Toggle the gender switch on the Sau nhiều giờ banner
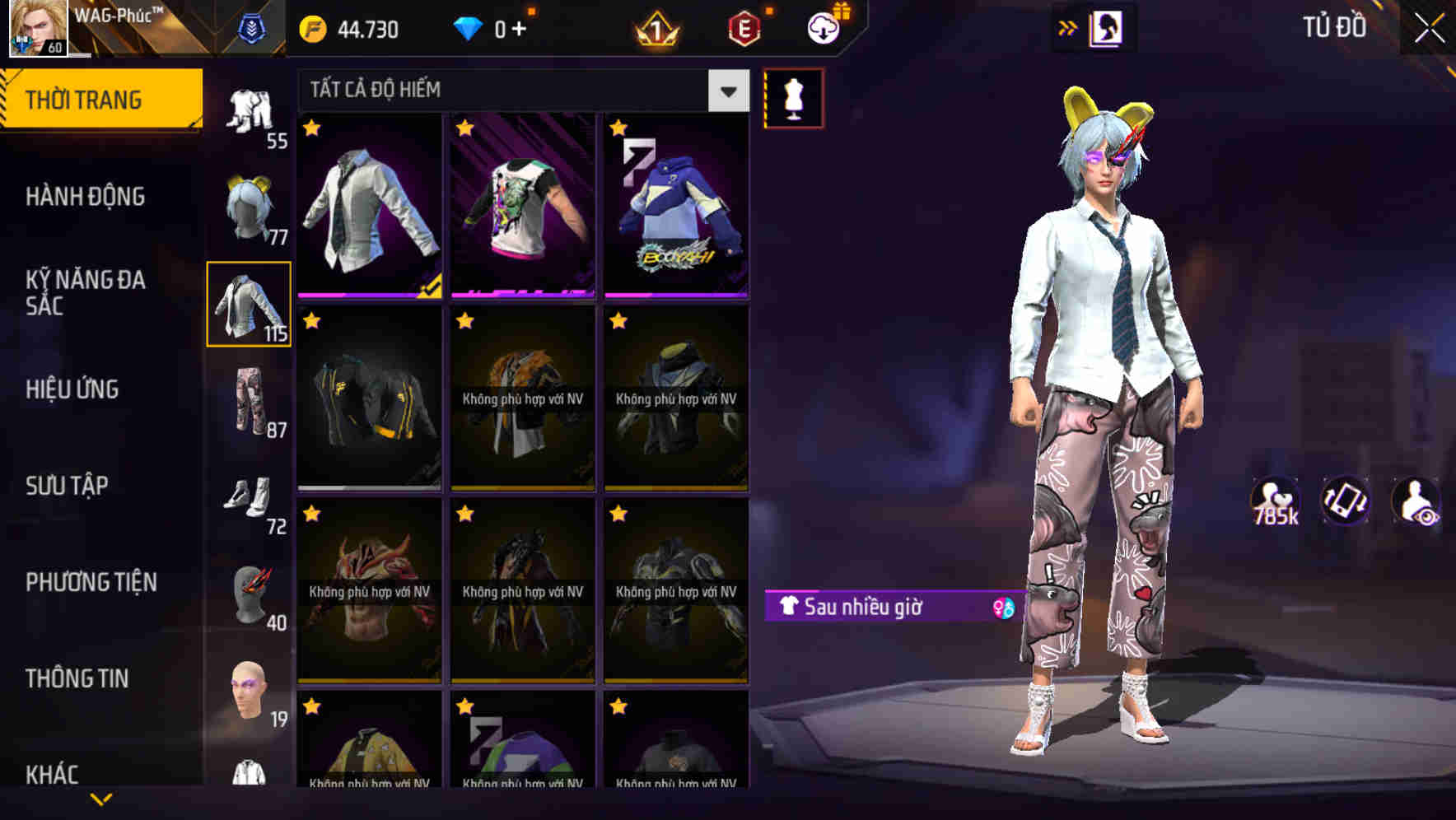This screenshot has height=820, width=1456. pos(1003,609)
